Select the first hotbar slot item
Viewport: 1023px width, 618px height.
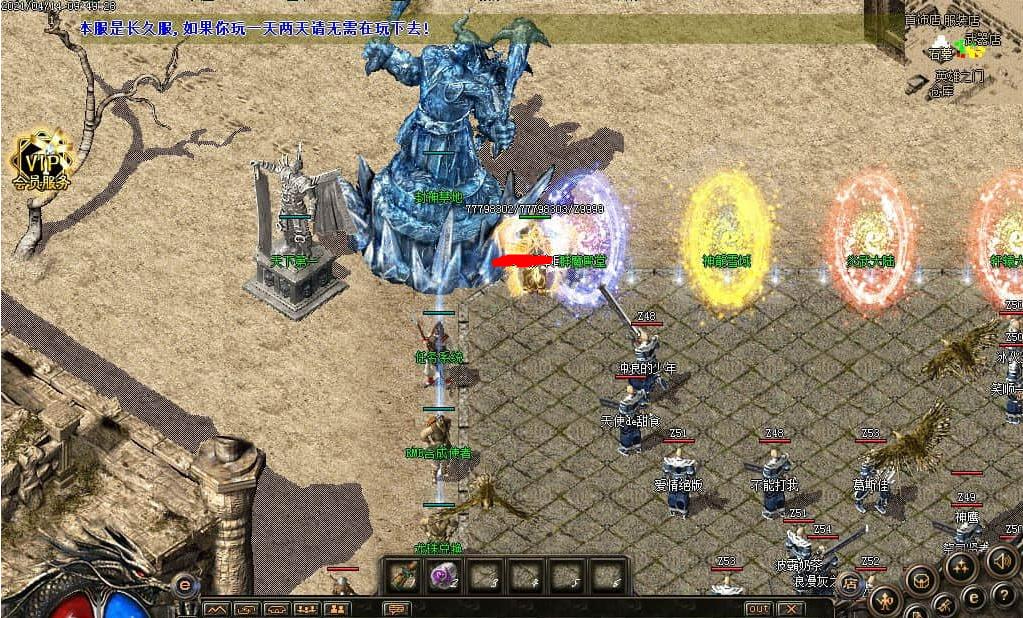click(x=404, y=577)
